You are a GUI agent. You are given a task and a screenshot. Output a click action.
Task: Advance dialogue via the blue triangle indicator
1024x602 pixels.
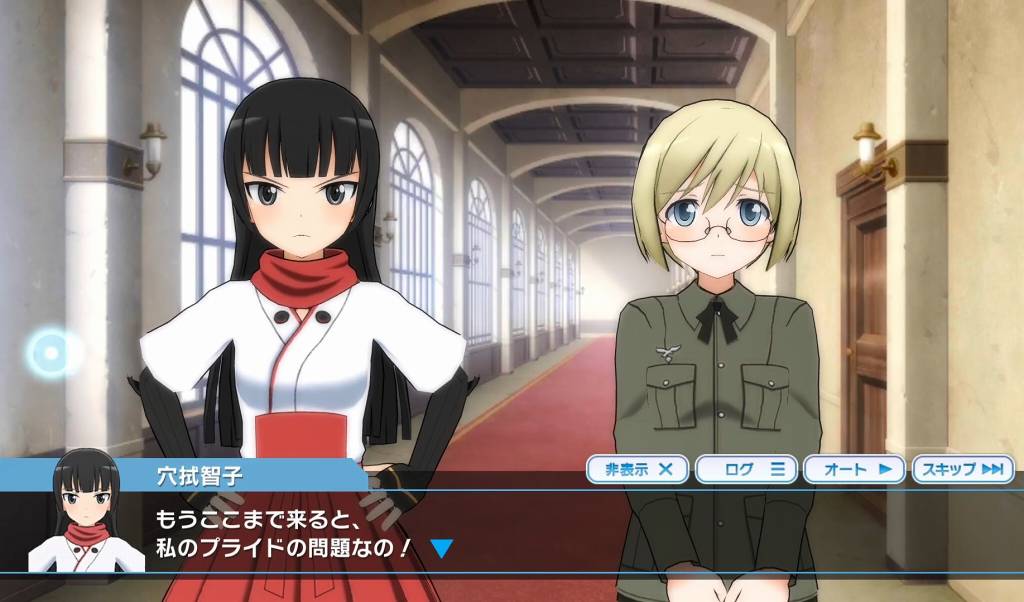coord(441,548)
